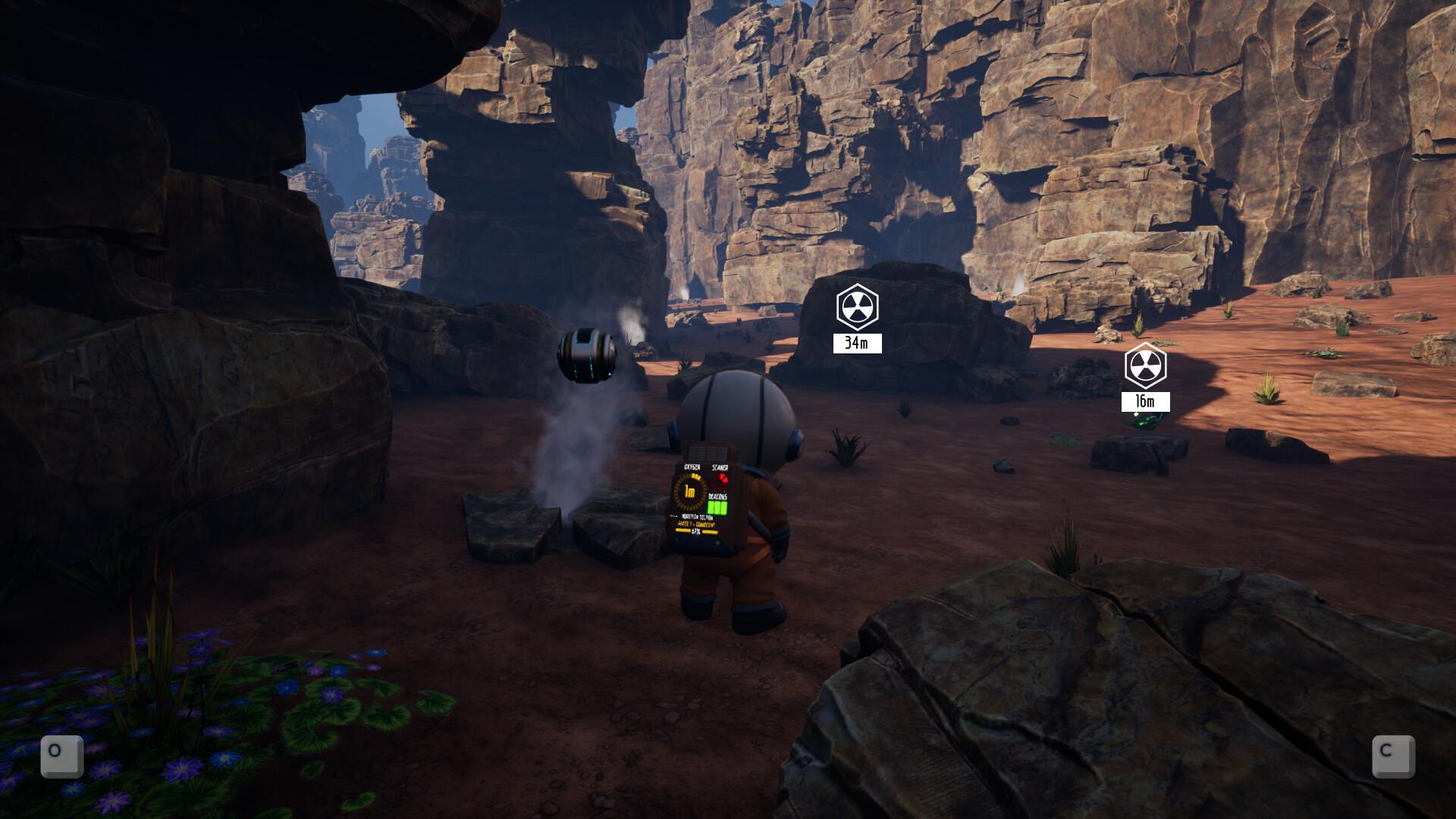Select the radiation waypoint marker showing 16m
Image resolution: width=1456 pixels, height=819 pixels.
tap(1145, 367)
